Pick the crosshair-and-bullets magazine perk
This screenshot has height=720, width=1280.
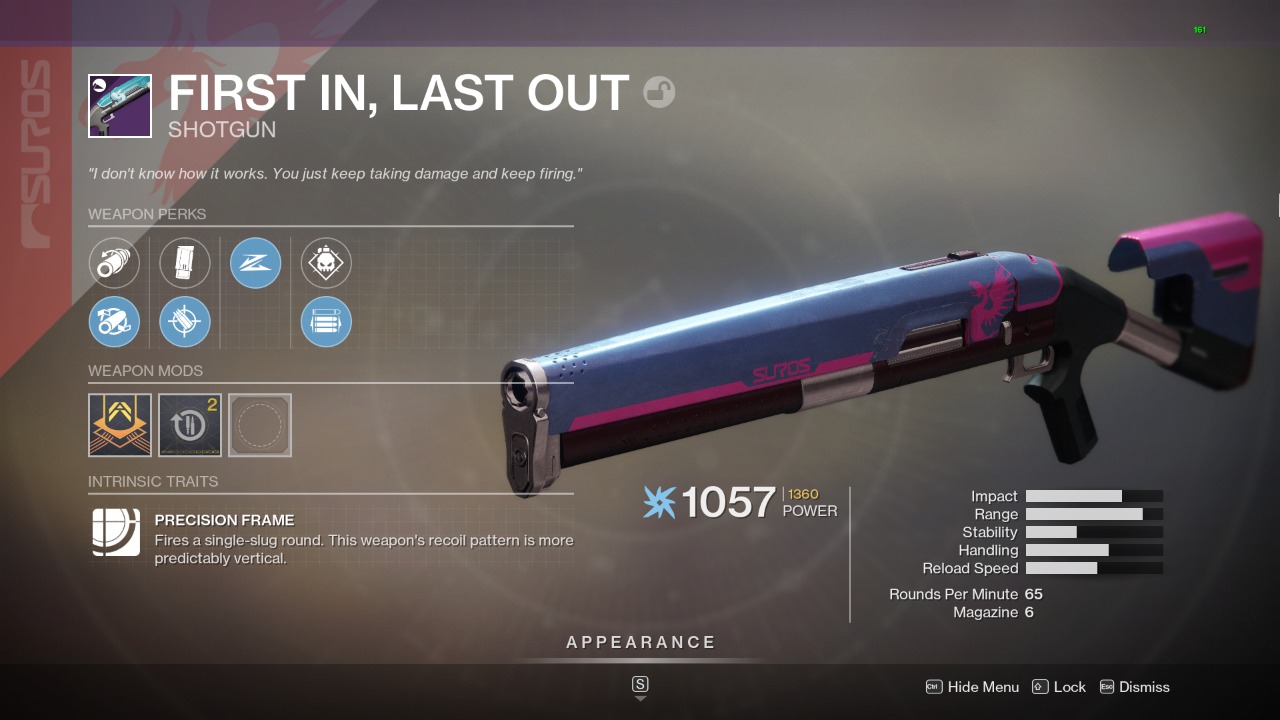point(185,322)
